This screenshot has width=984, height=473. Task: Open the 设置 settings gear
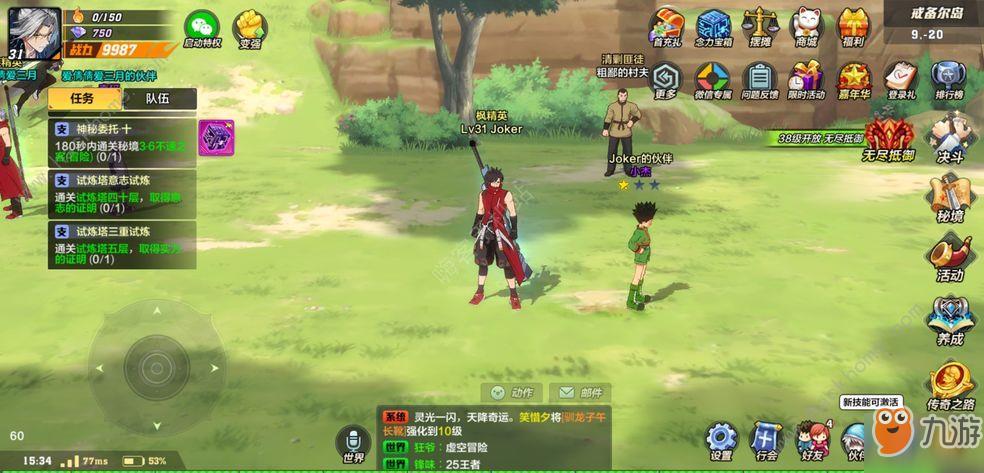[x=721, y=439]
